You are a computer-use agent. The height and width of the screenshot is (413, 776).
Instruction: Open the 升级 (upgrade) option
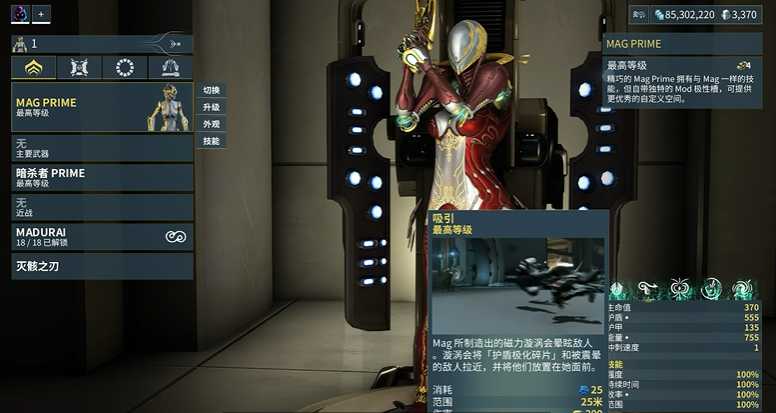[211, 107]
